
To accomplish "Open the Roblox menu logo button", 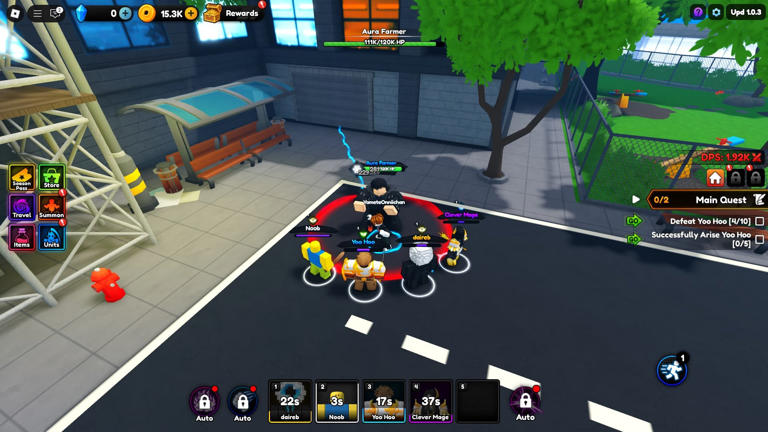I will pyautogui.click(x=15, y=13).
